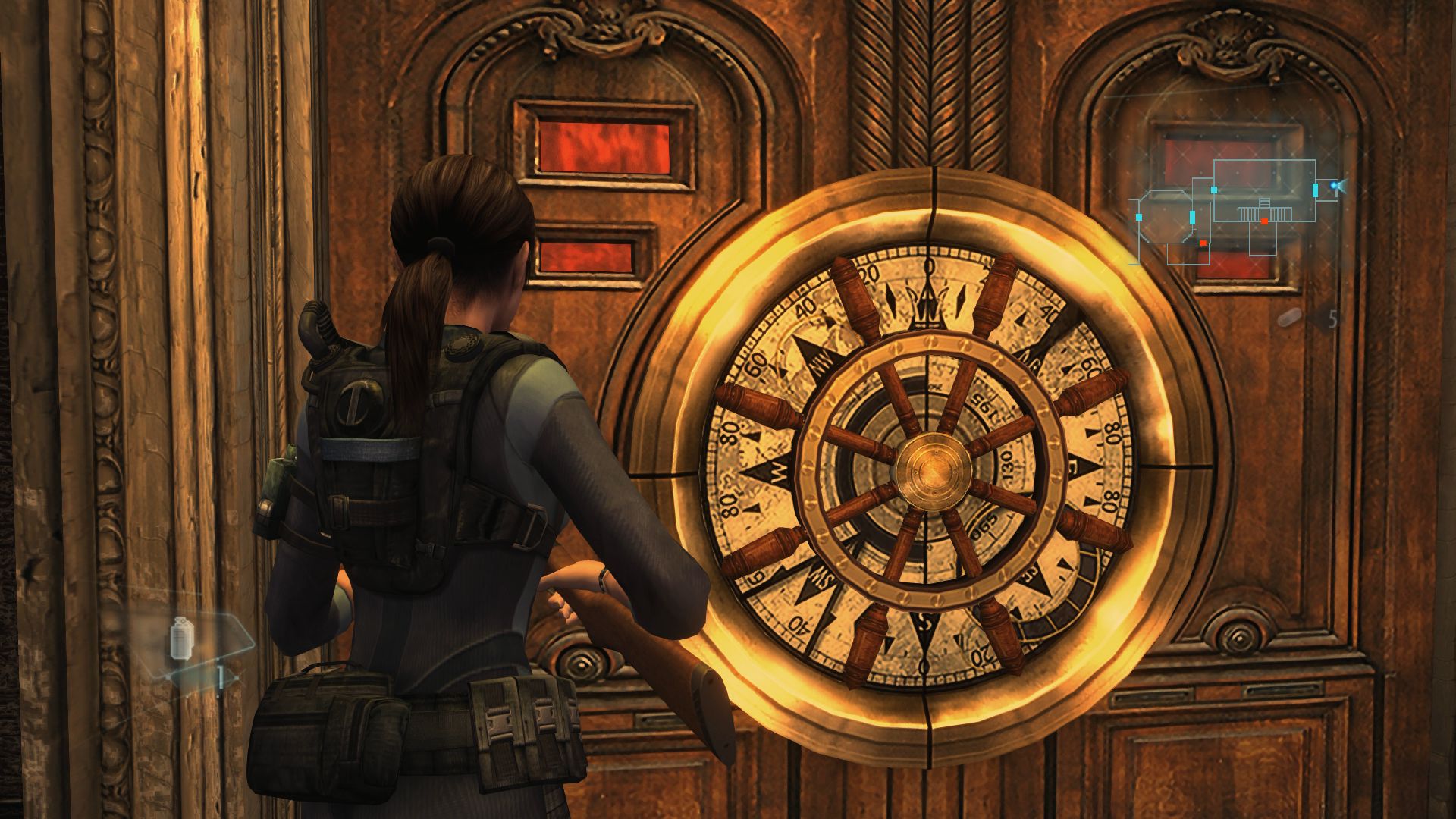This screenshot has width=1456, height=819.
Task: Click the red marker in the lower map corridor
Action: [x=1203, y=243]
